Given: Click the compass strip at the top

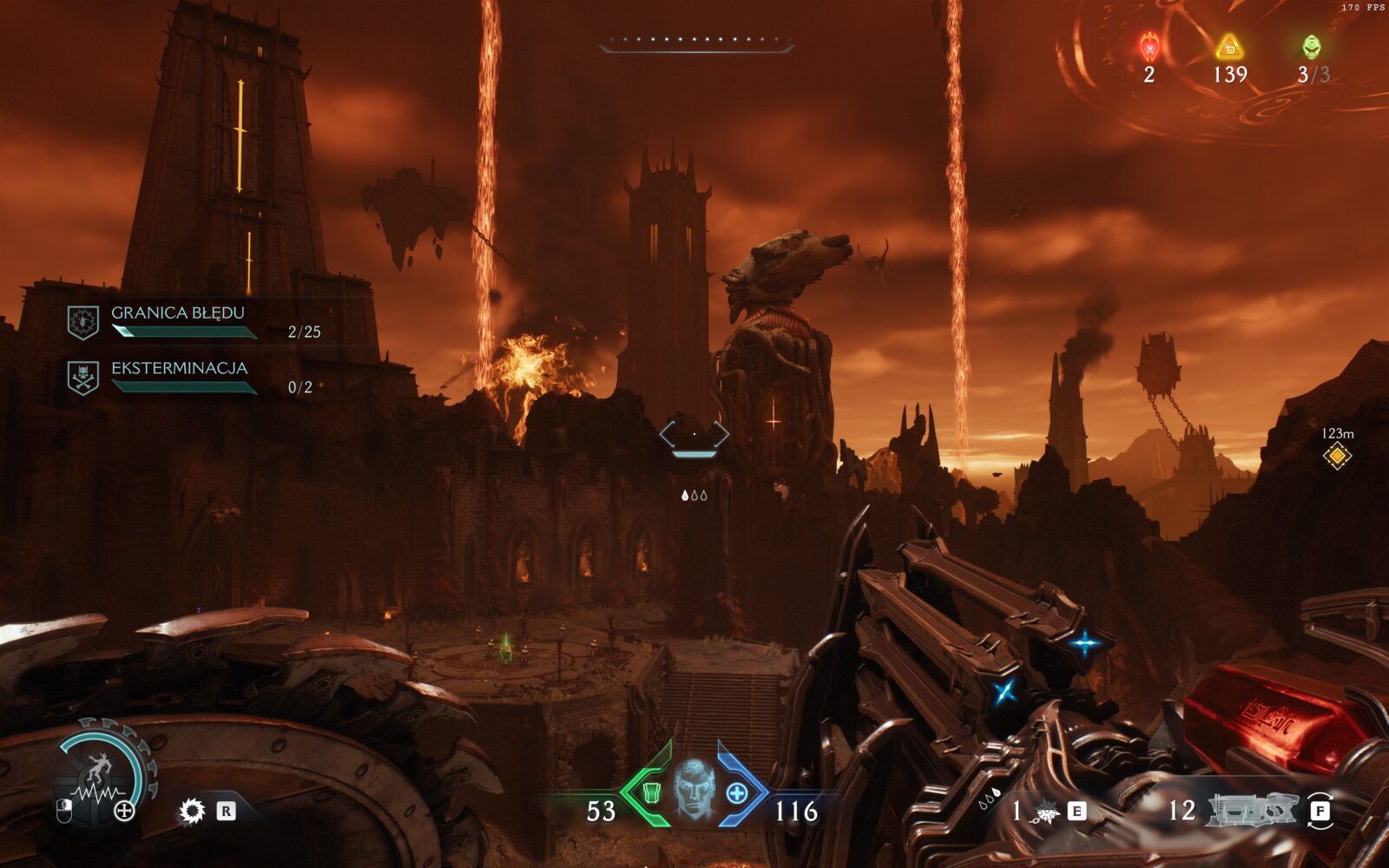Looking at the screenshot, I should point(696,42).
